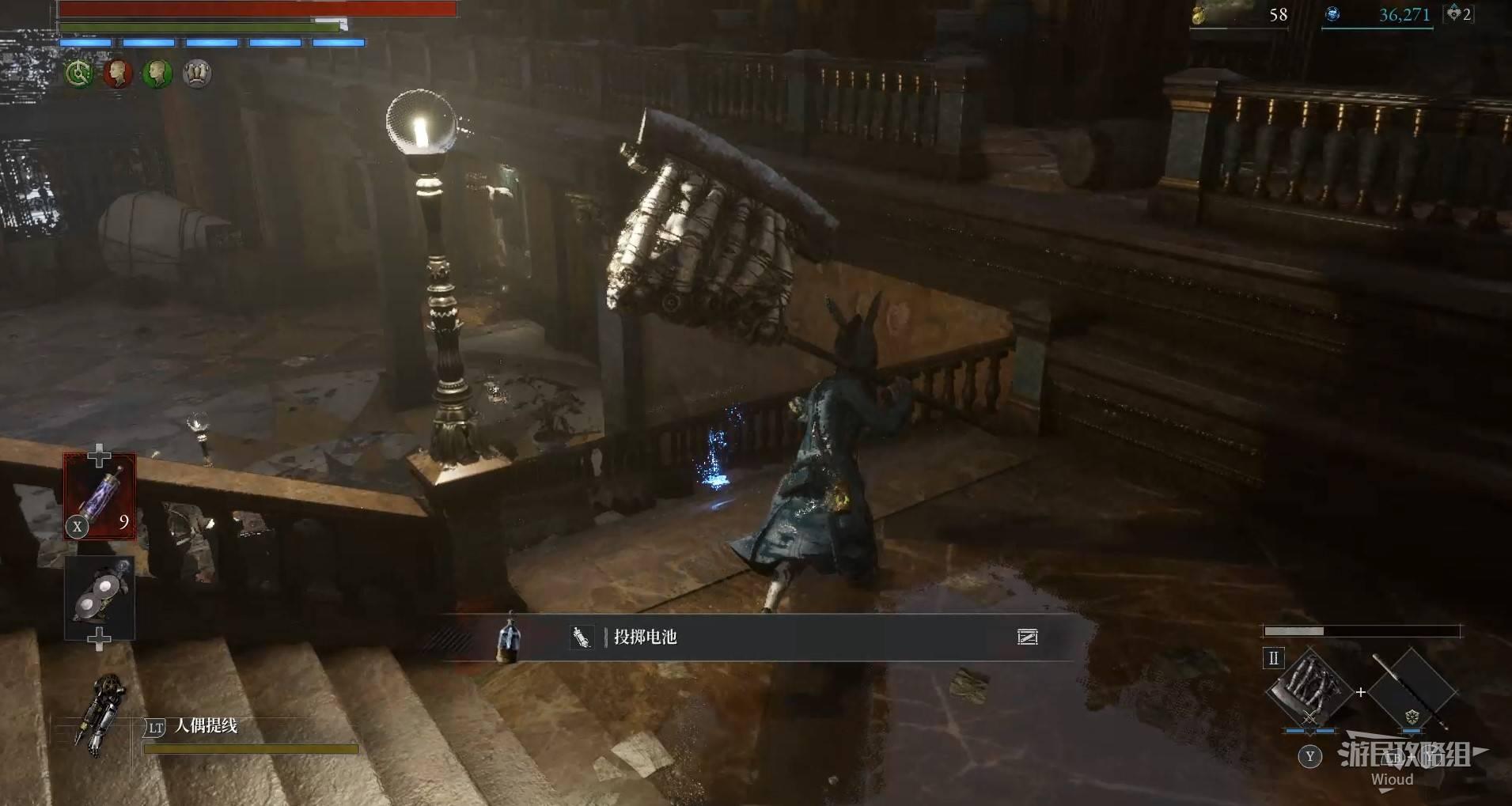Image resolution: width=1512 pixels, height=806 pixels.
Task: Select the blade weapon diamond slot
Action: click(x=1309, y=690)
